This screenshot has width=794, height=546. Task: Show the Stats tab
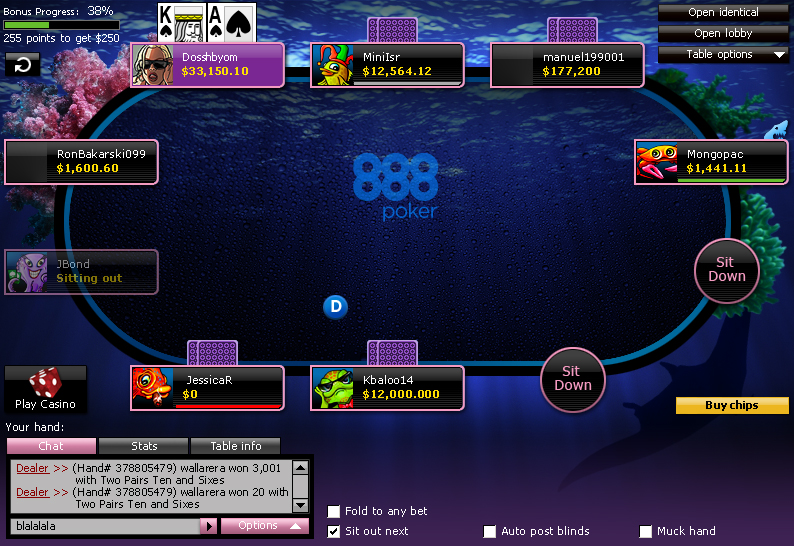point(144,446)
